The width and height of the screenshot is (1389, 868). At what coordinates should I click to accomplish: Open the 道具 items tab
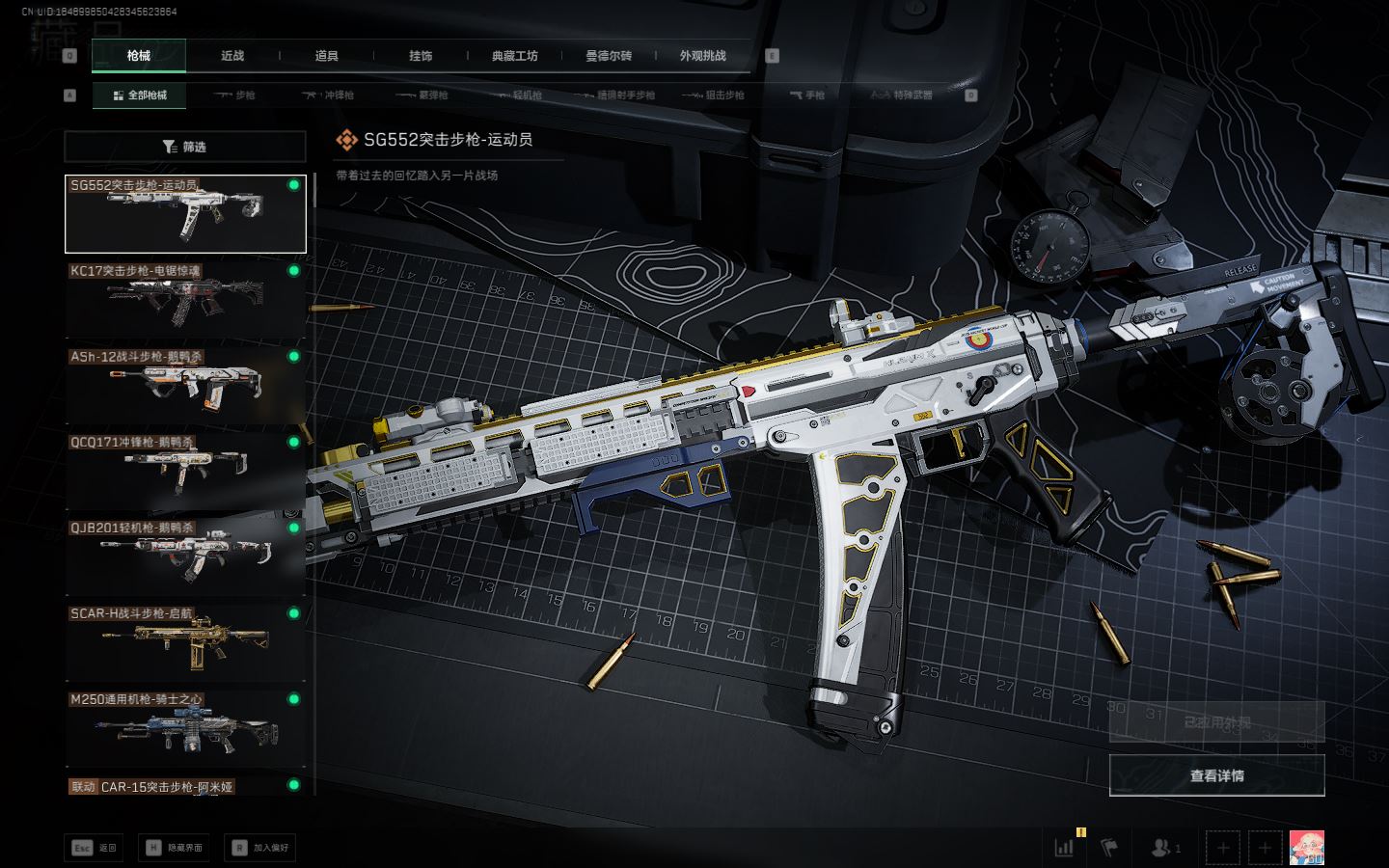(x=327, y=56)
